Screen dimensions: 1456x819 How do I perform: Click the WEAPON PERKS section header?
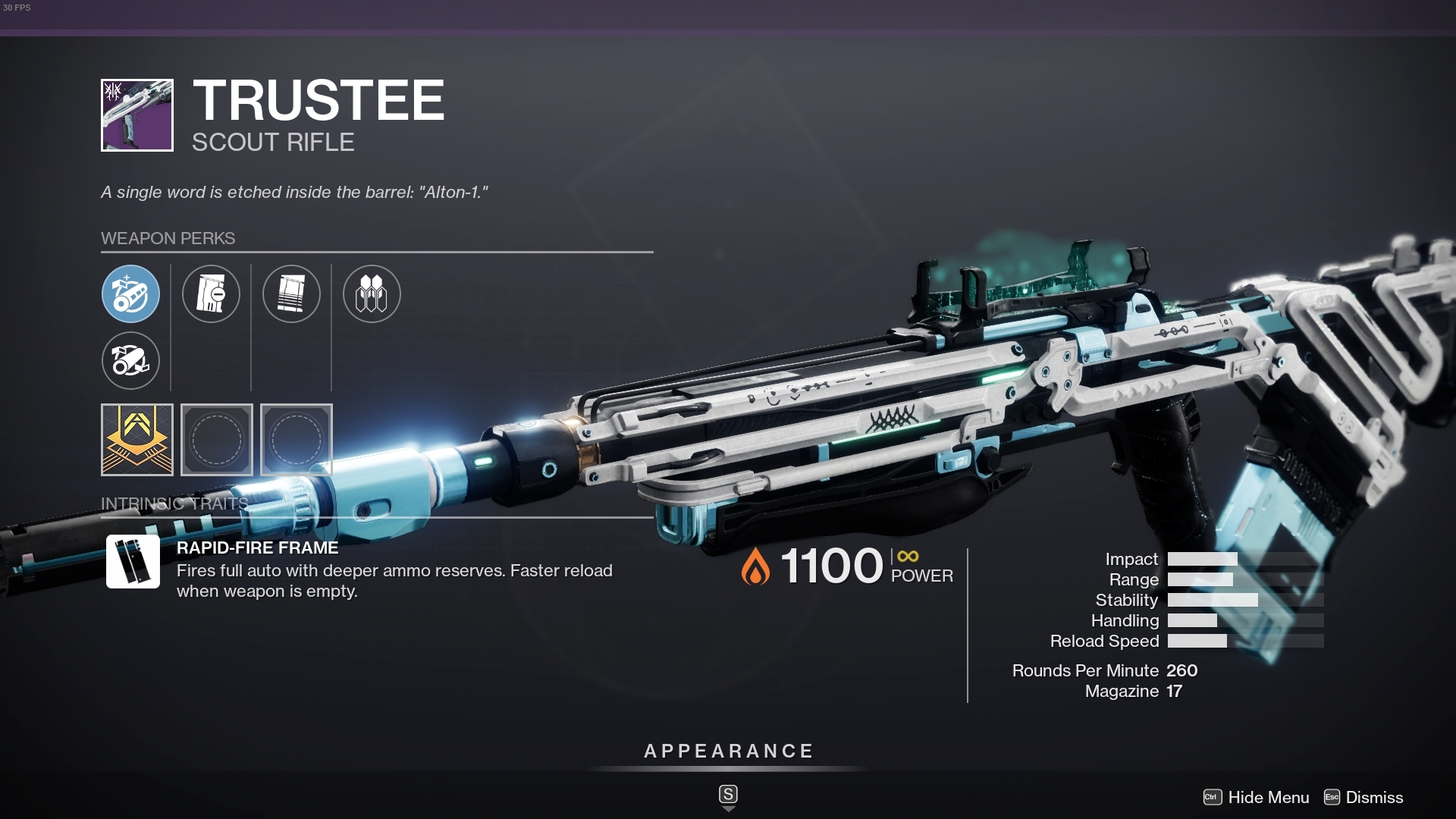pyautogui.click(x=168, y=238)
